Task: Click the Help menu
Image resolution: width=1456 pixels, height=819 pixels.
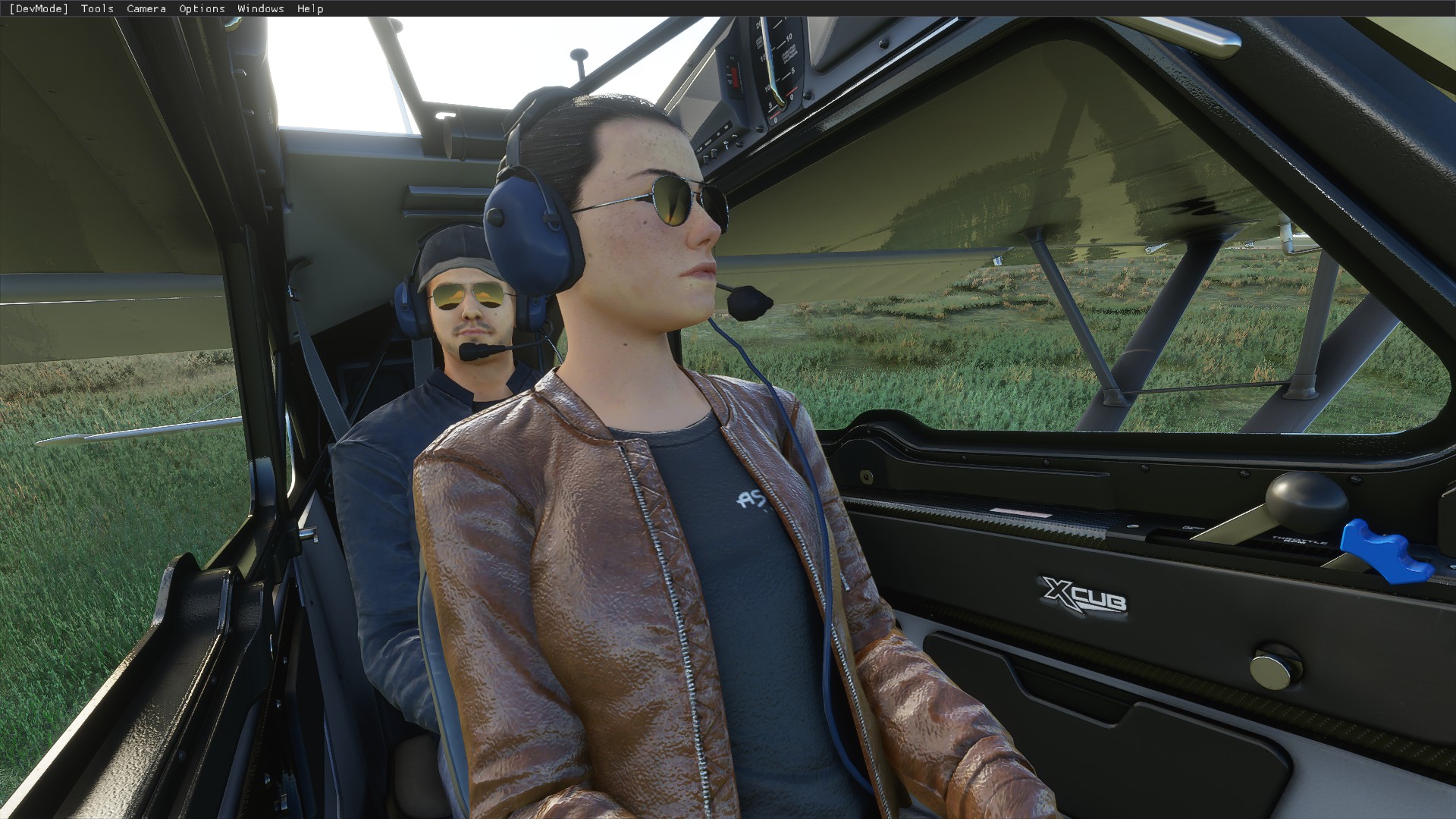Action: (x=310, y=8)
